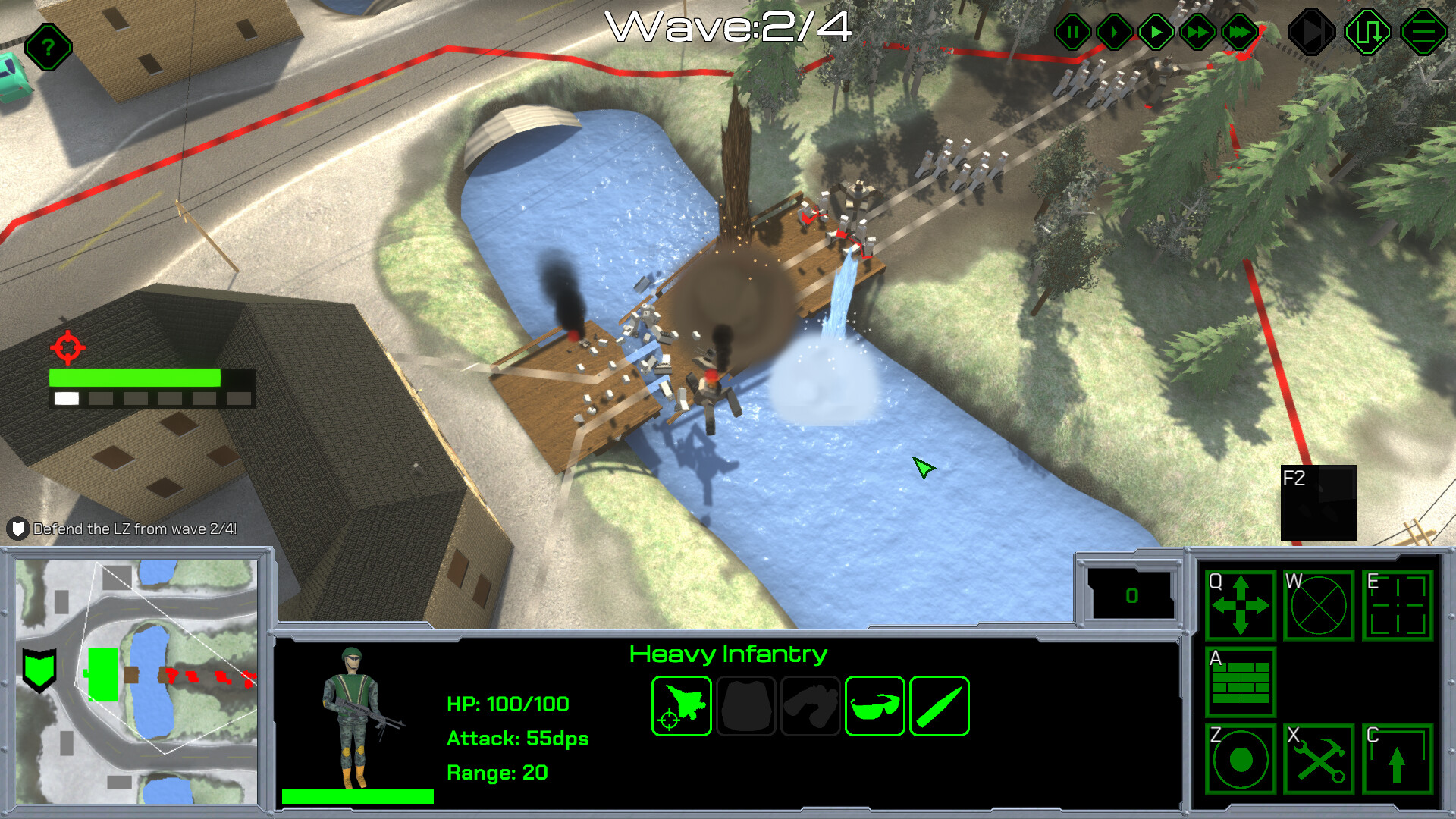Click the Heavy Infantry health bar
Image resolution: width=1456 pixels, height=819 pixels.
point(356,795)
